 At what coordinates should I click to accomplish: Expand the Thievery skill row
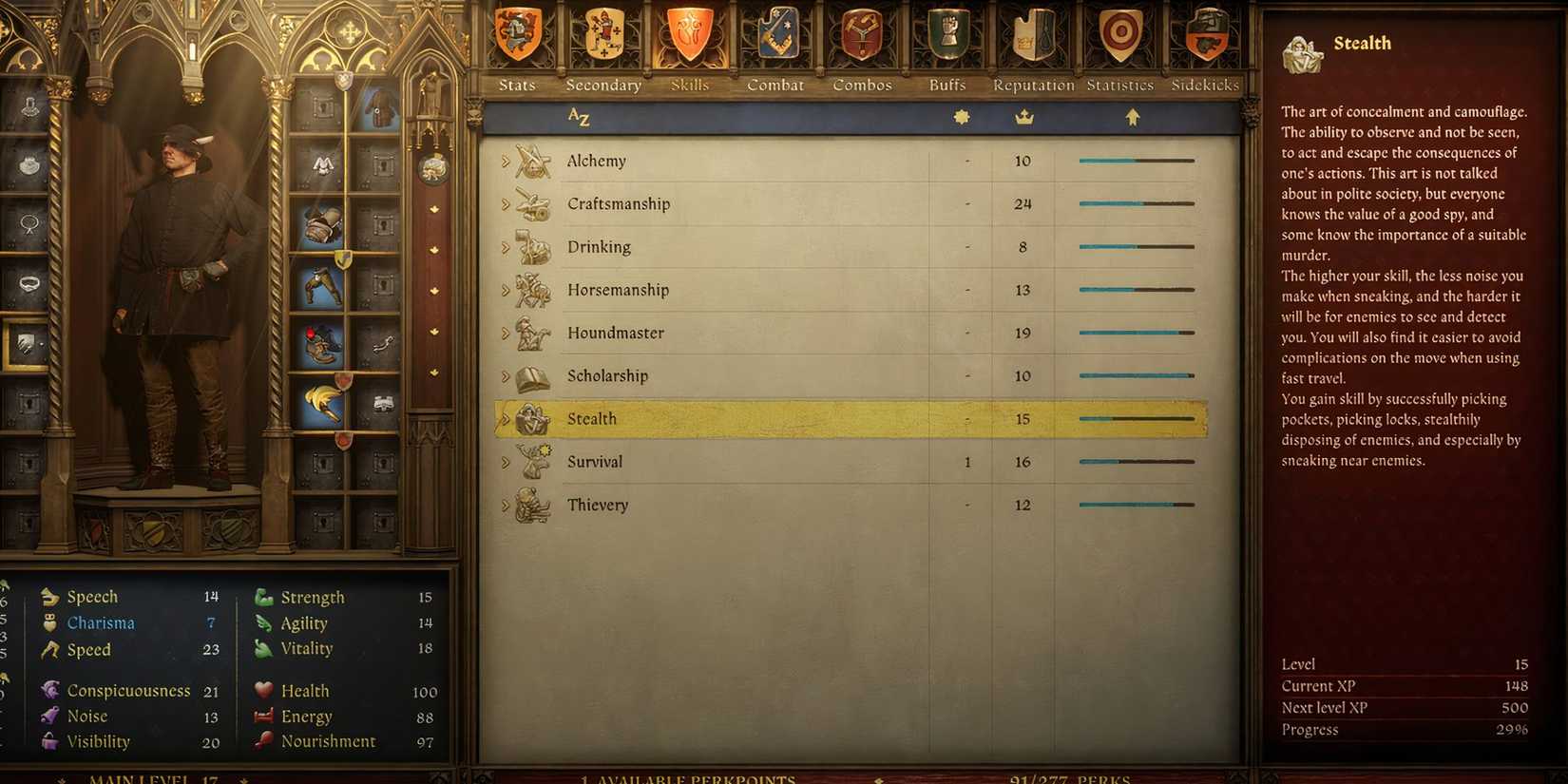tap(505, 504)
